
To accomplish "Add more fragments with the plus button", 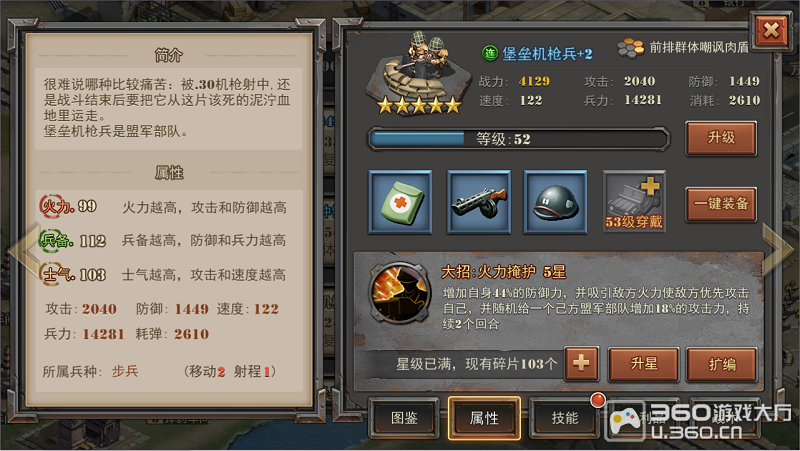I will (582, 364).
